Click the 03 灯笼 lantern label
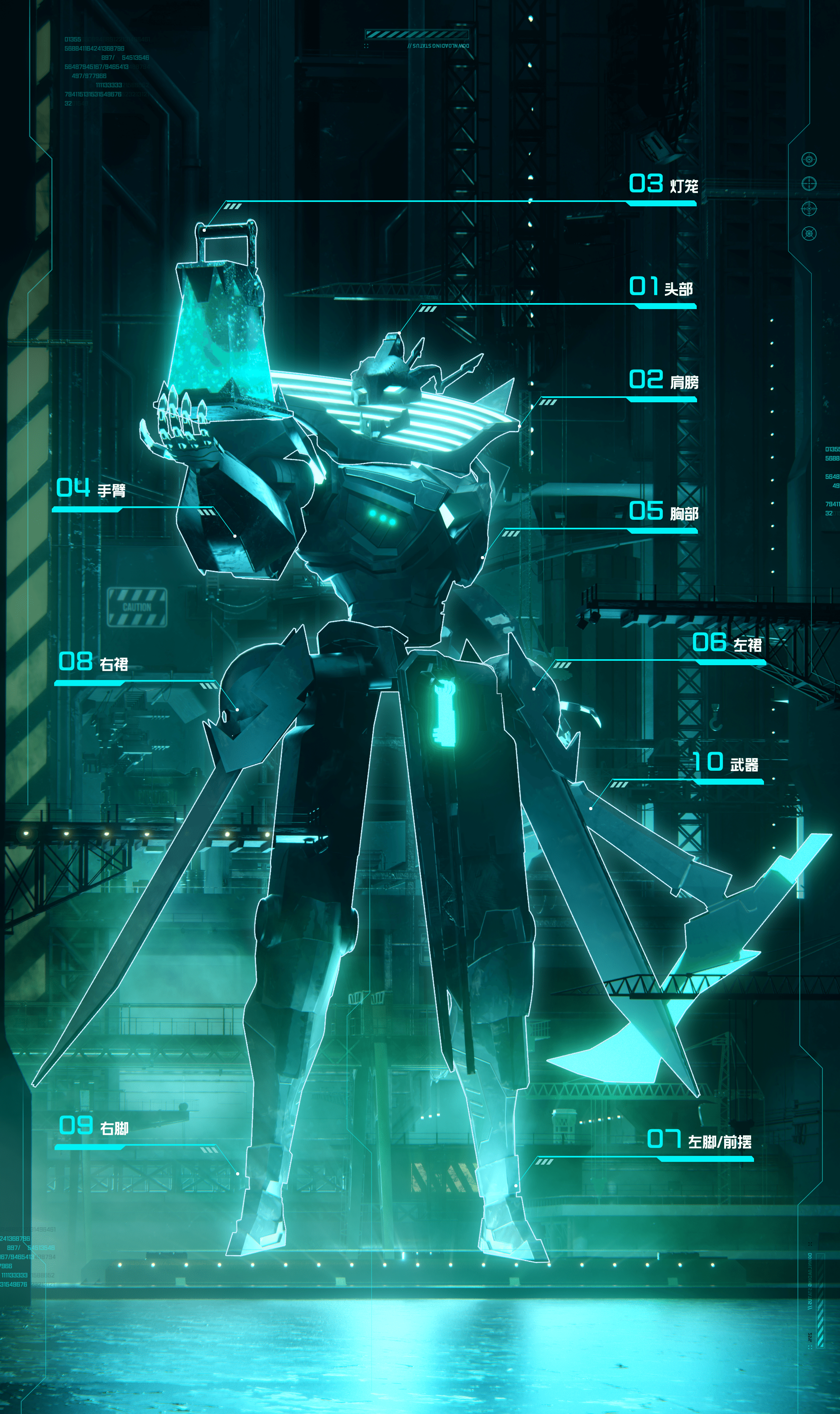 pos(663,184)
